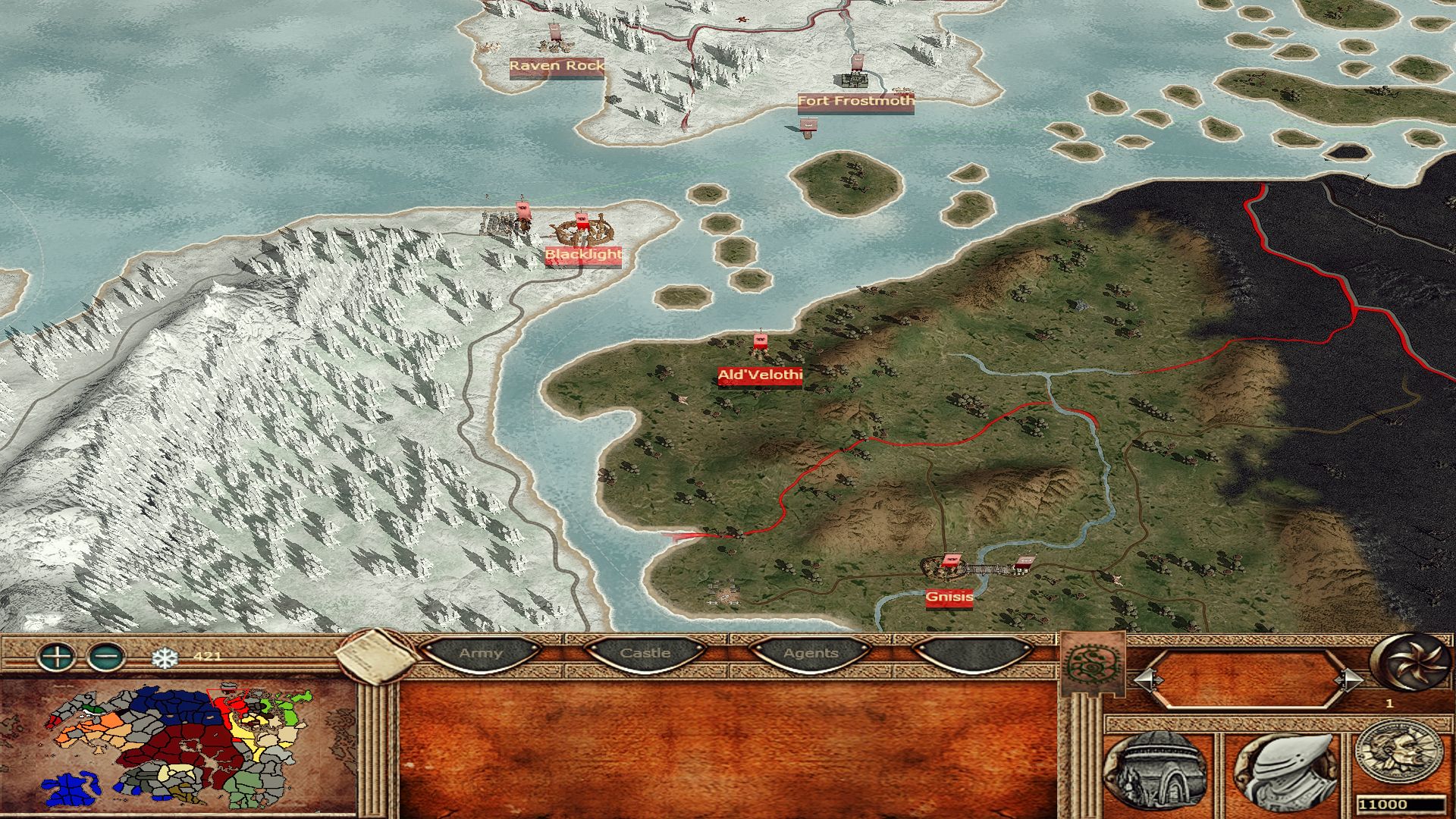The height and width of the screenshot is (819, 1456).
Task: Open the faction emblem banner overview
Action: [1091, 664]
